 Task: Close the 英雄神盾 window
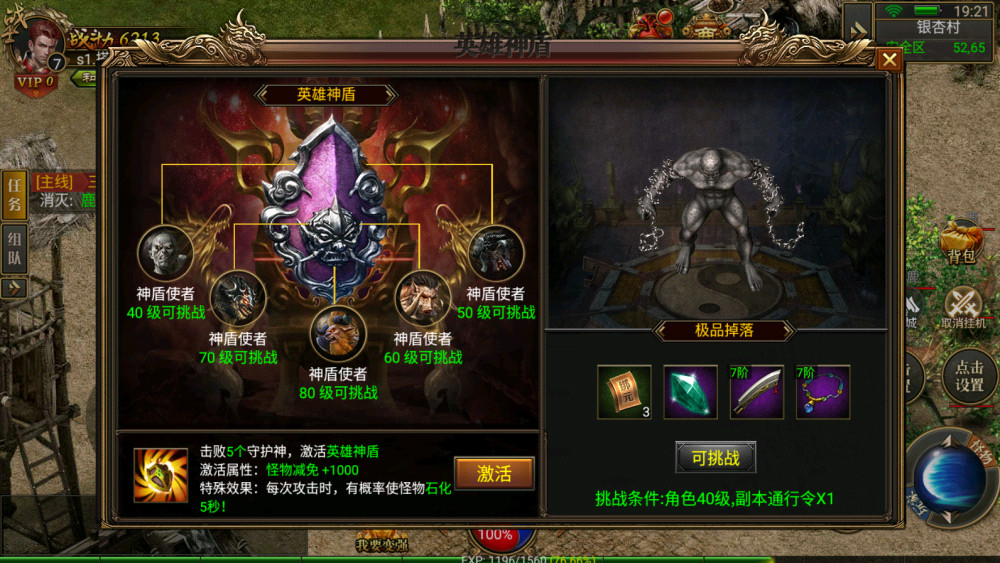click(x=888, y=60)
